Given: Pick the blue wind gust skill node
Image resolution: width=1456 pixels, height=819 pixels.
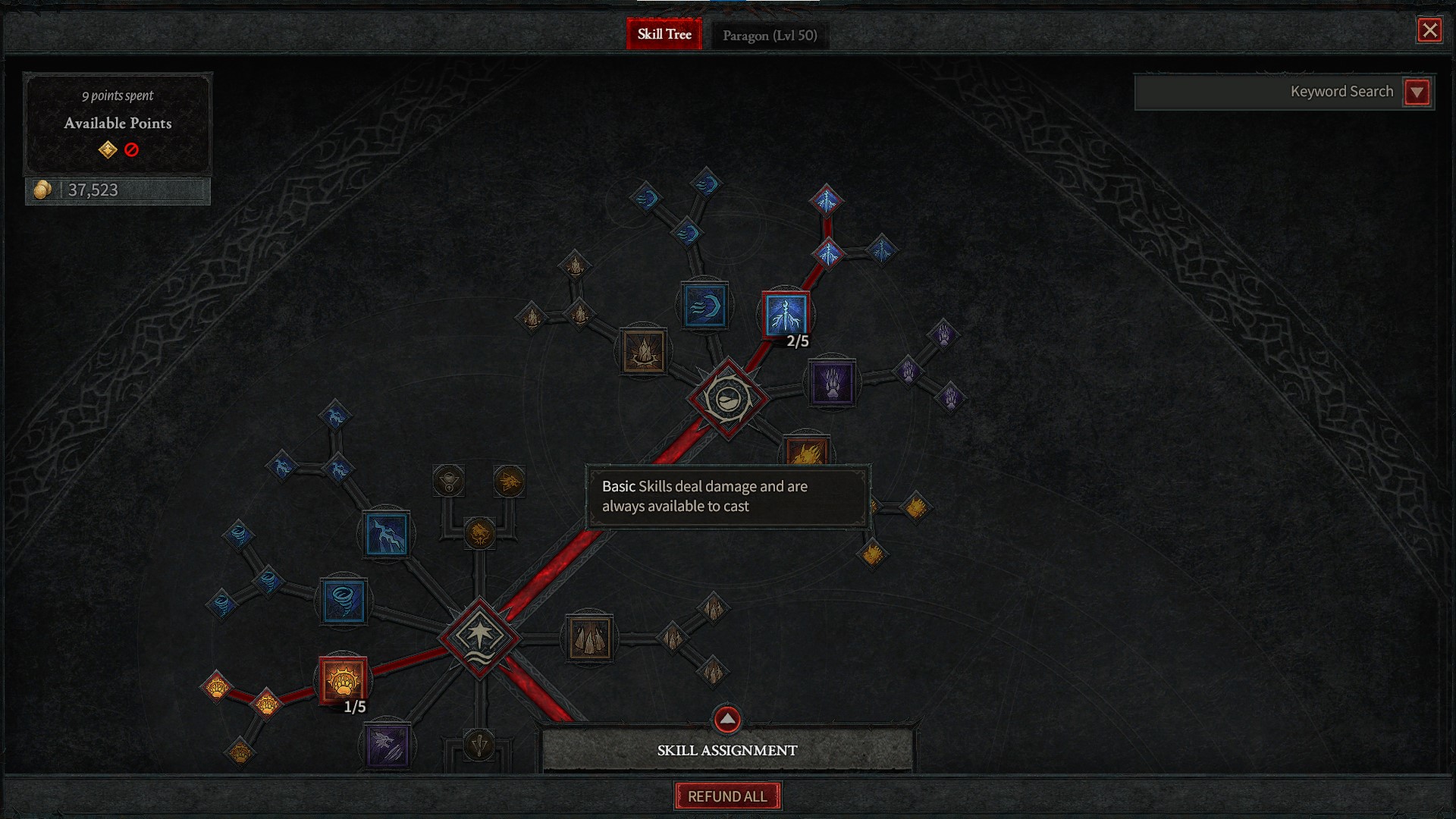Looking at the screenshot, I should pyautogui.click(x=704, y=306).
